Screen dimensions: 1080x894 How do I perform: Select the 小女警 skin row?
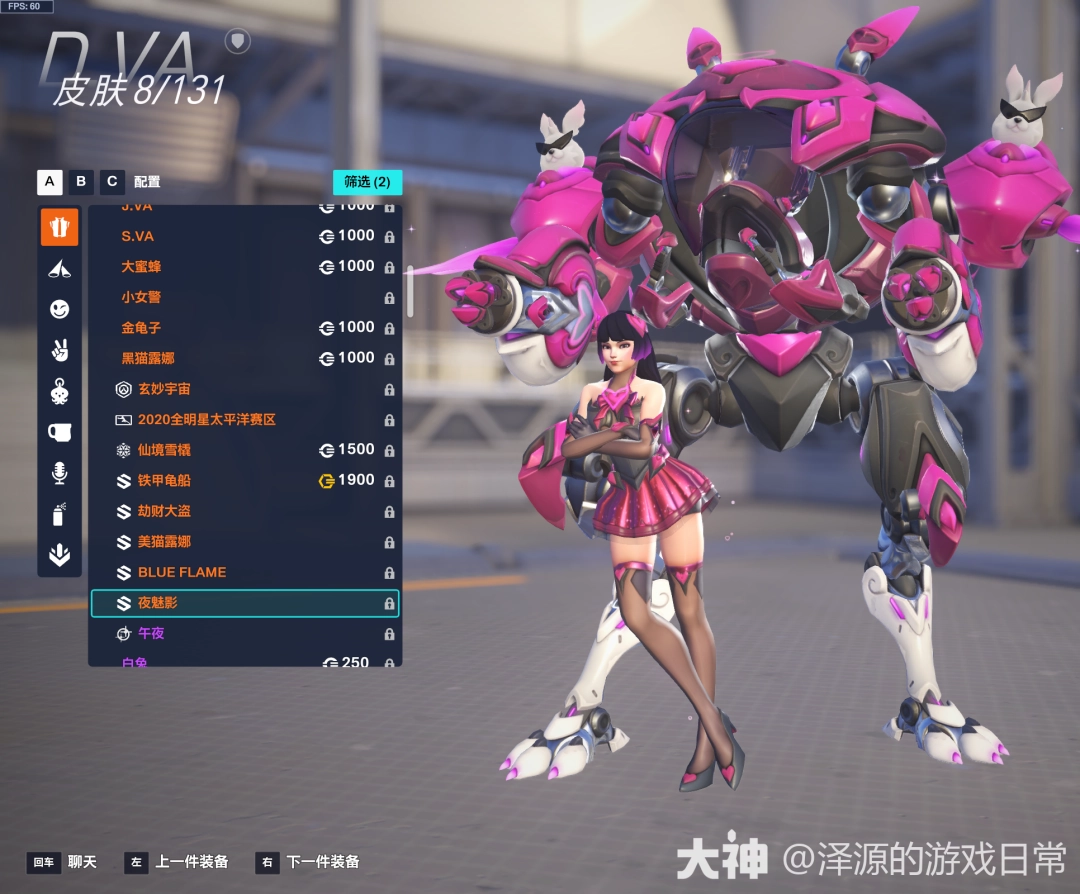244,297
